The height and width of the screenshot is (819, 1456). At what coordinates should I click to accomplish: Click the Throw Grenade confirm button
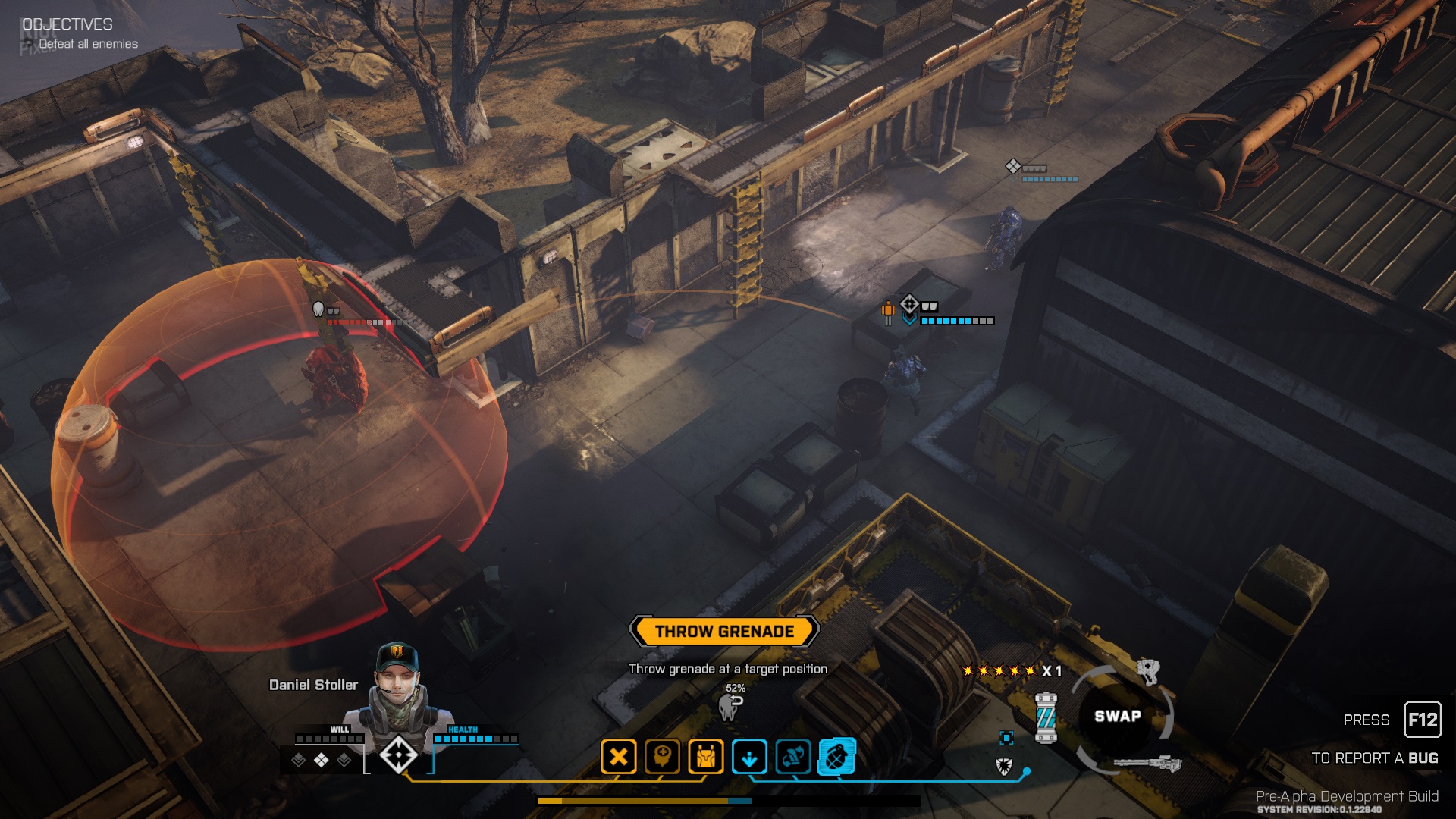724,631
